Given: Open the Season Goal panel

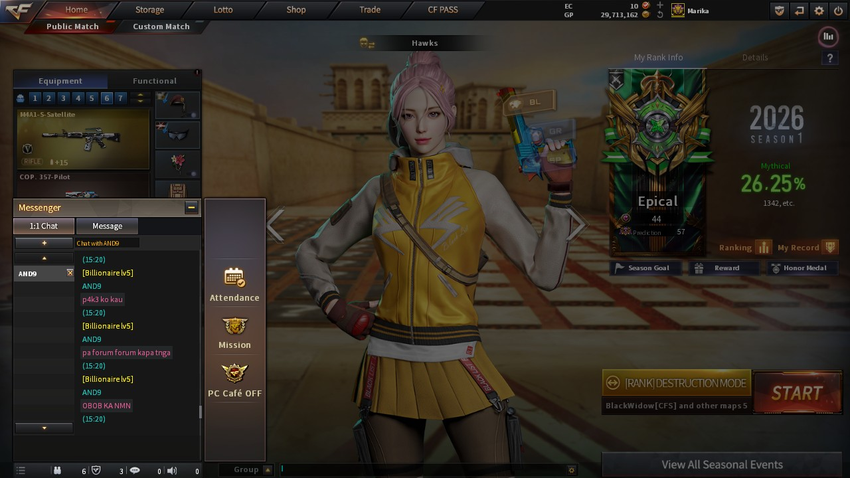Looking at the screenshot, I should [x=646, y=268].
